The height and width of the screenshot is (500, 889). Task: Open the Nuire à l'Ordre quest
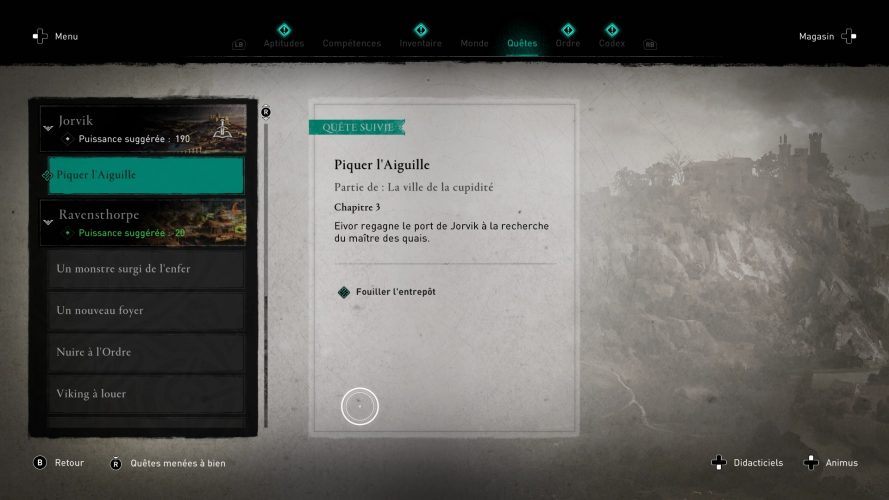(145, 352)
